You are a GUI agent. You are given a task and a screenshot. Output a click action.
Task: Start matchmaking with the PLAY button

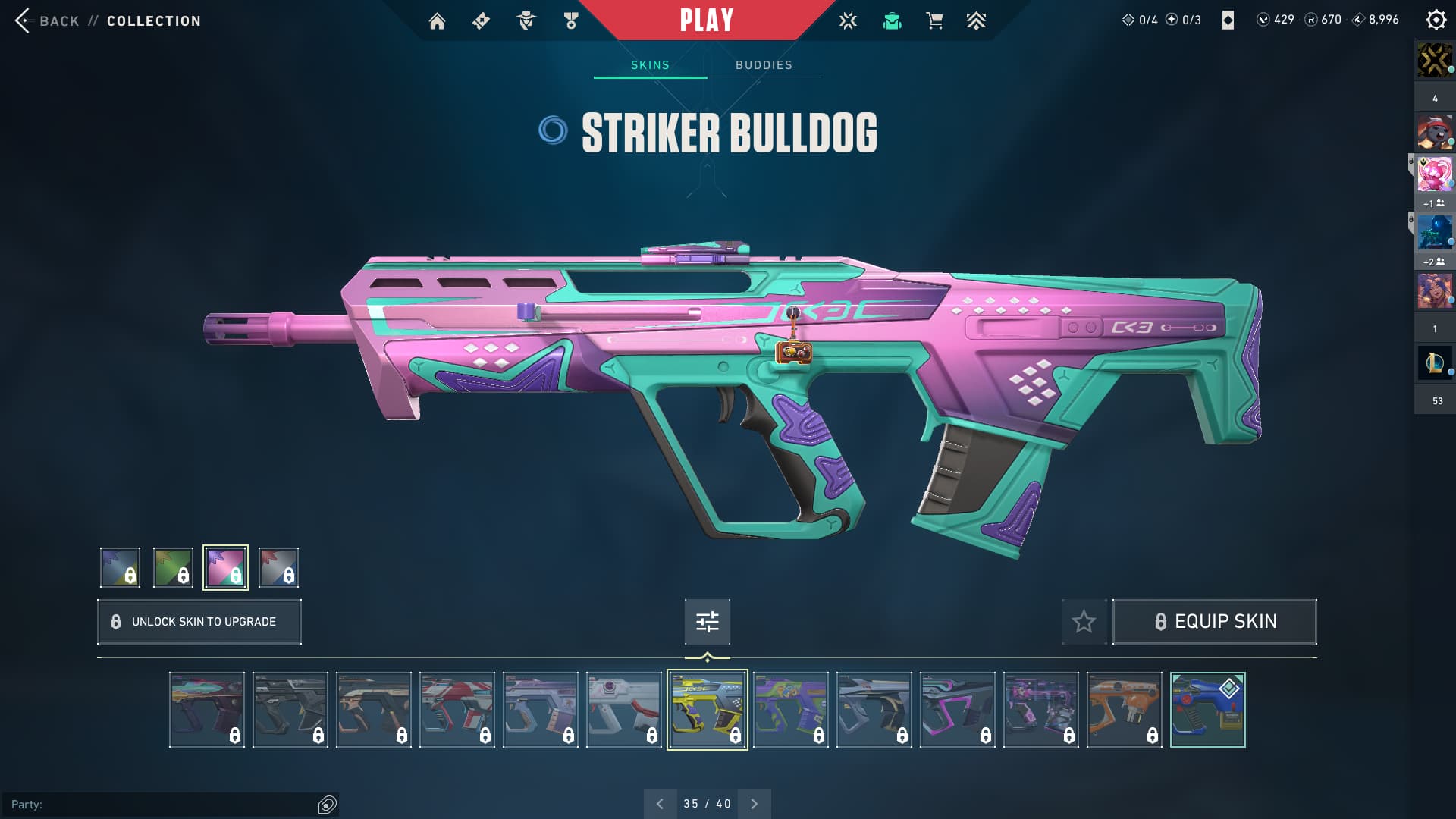point(707,20)
